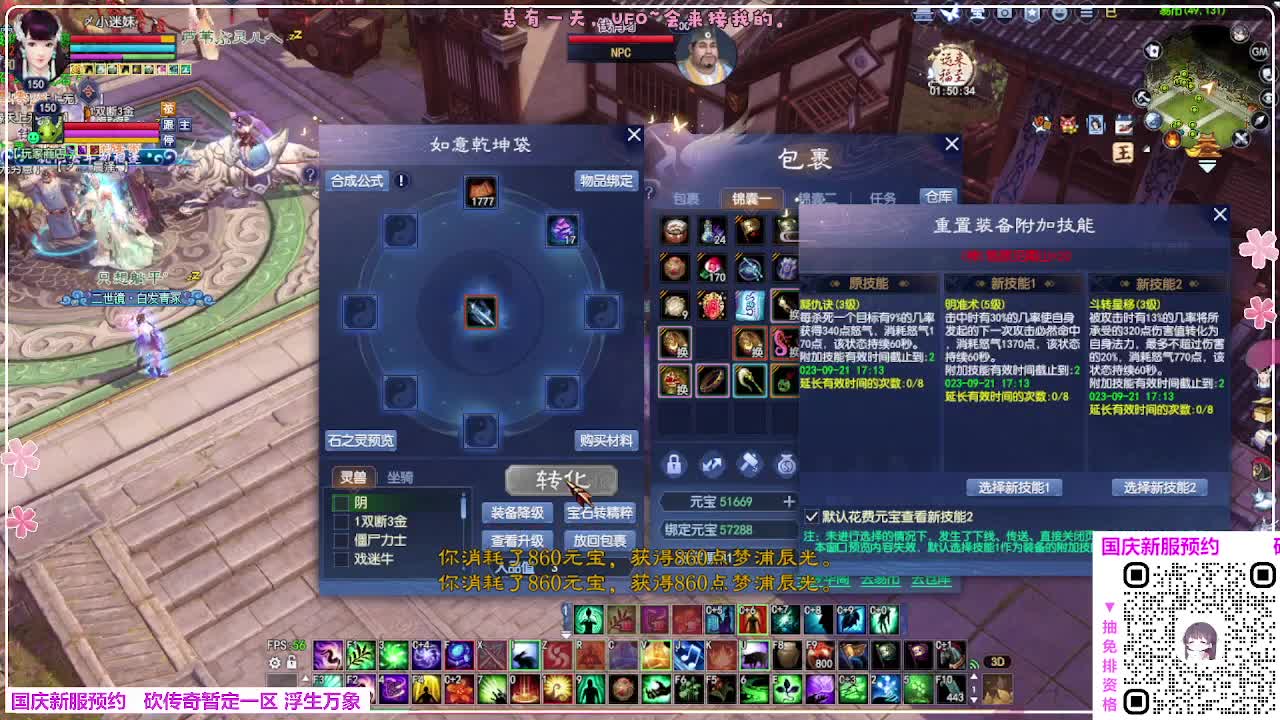Select the lock icon in the bag window
This screenshot has width=1280, height=720.
click(675, 464)
